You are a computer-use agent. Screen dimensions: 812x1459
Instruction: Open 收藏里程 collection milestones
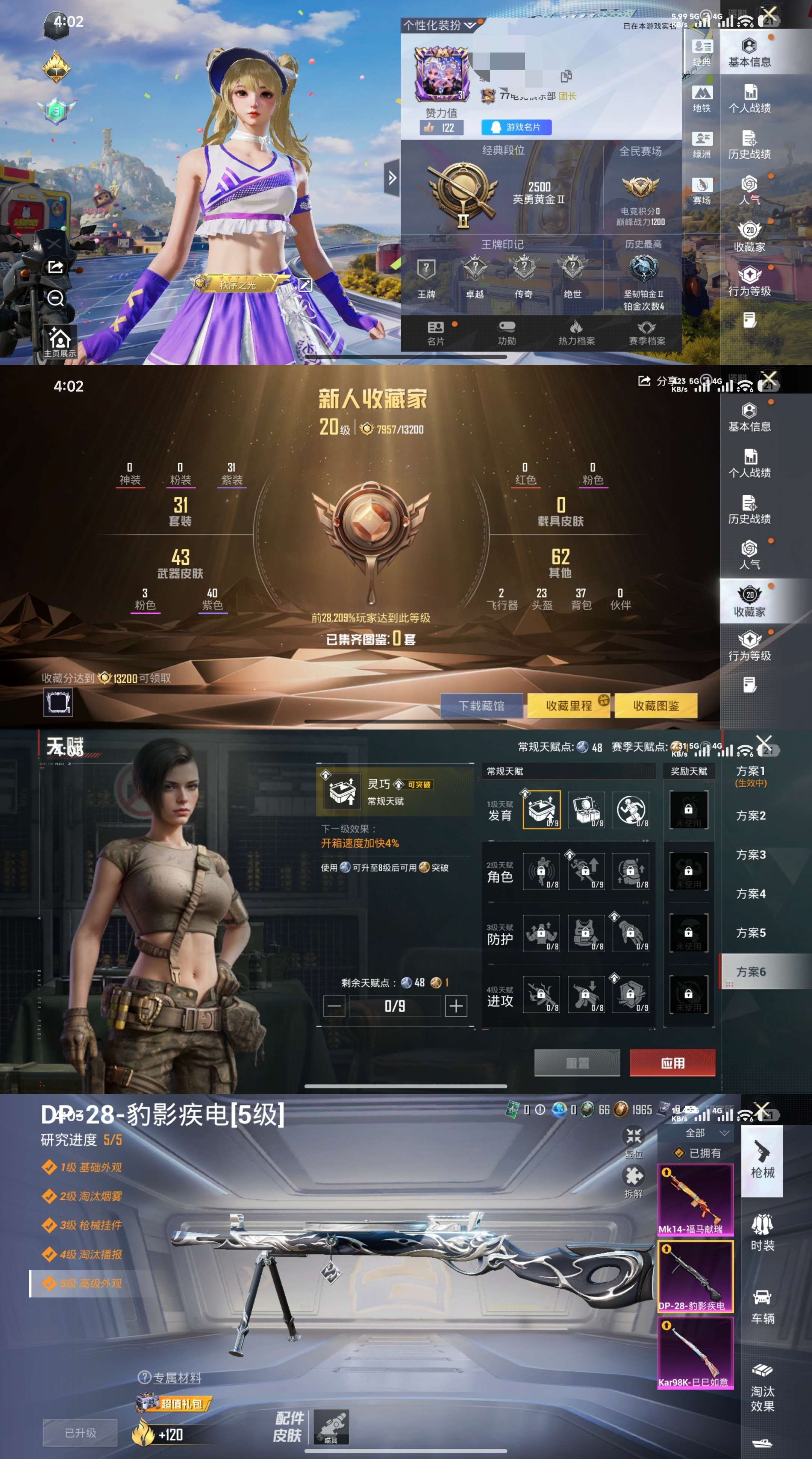(568, 706)
